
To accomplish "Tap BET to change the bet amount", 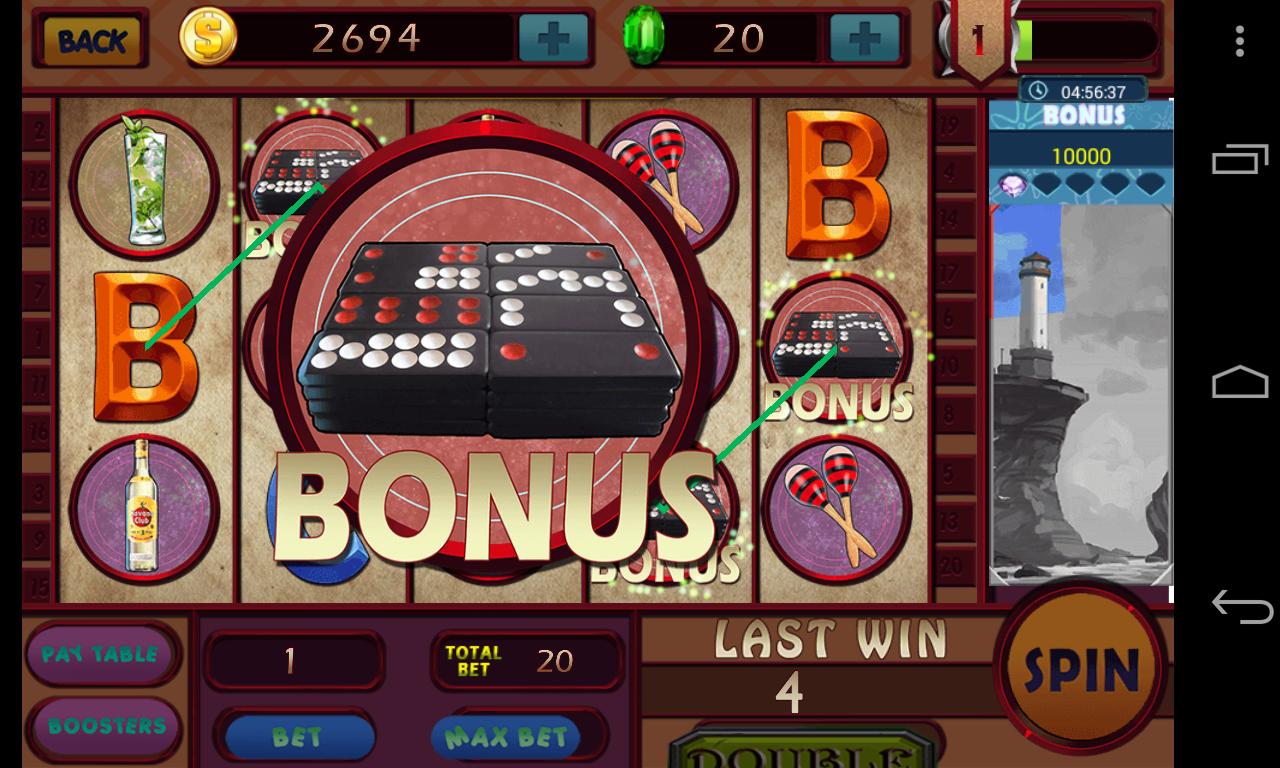I will point(295,736).
